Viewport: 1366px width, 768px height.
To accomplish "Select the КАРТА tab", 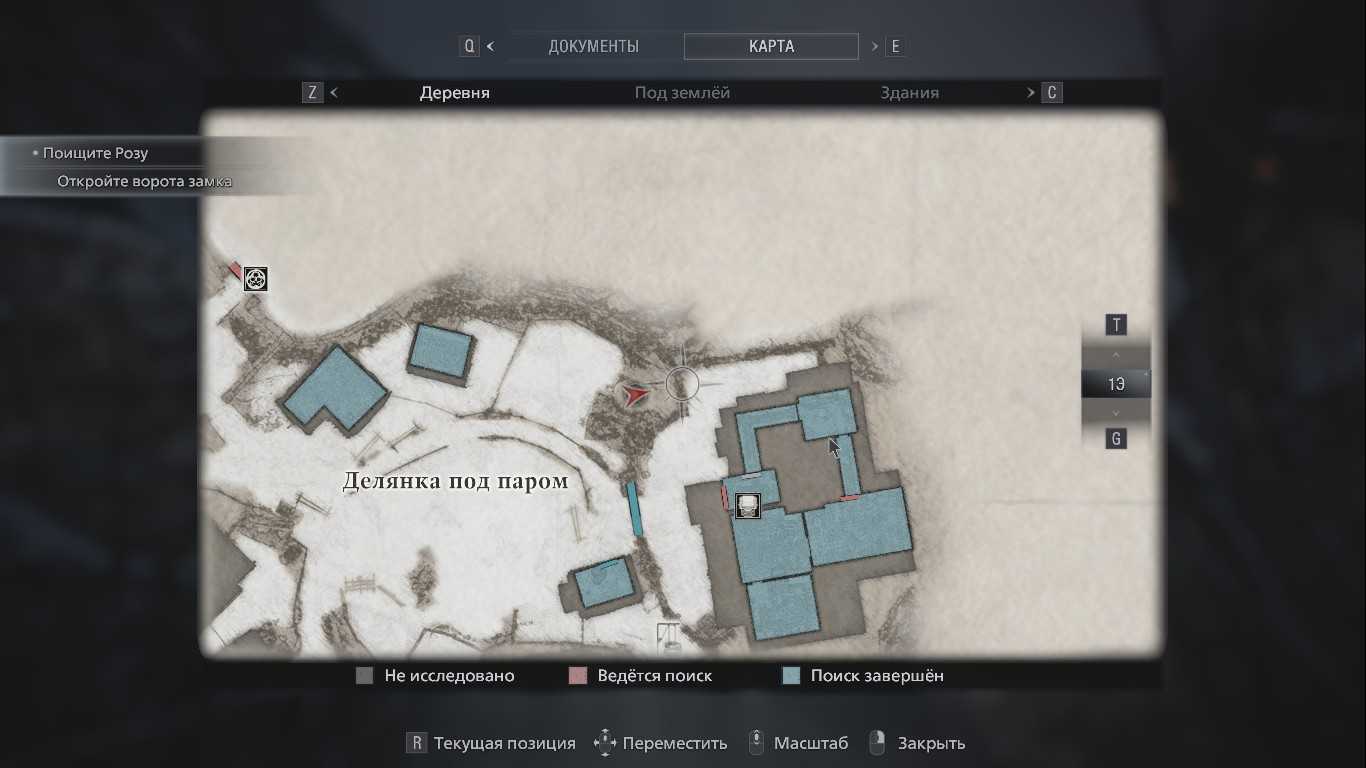I will click(x=771, y=46).
